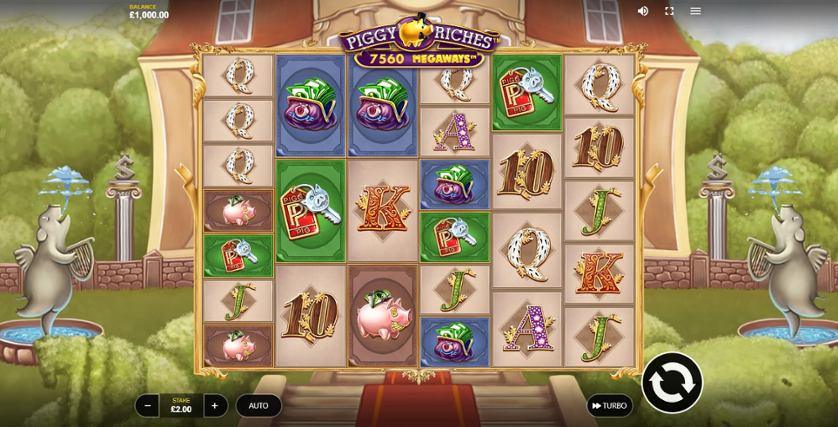
Task: Open the hamburger menu
Action: 696,11
